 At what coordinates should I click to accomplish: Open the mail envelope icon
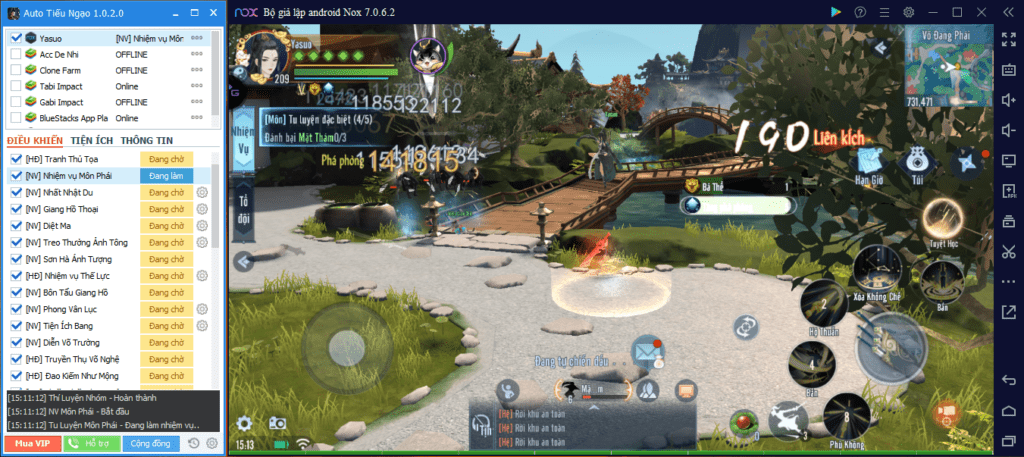tap(647, 351)
